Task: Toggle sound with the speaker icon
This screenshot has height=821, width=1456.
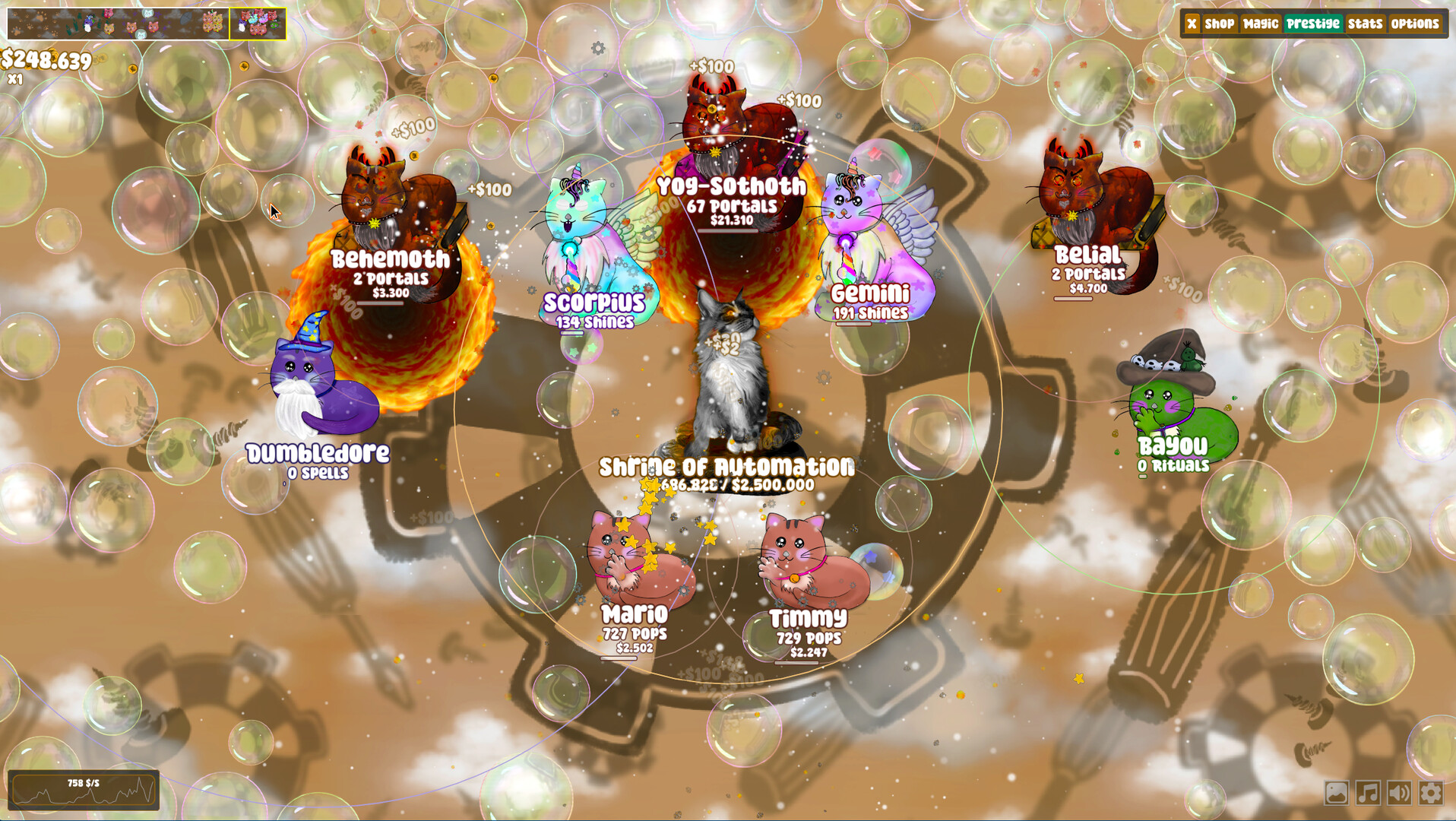Action: coord(1399,793)
